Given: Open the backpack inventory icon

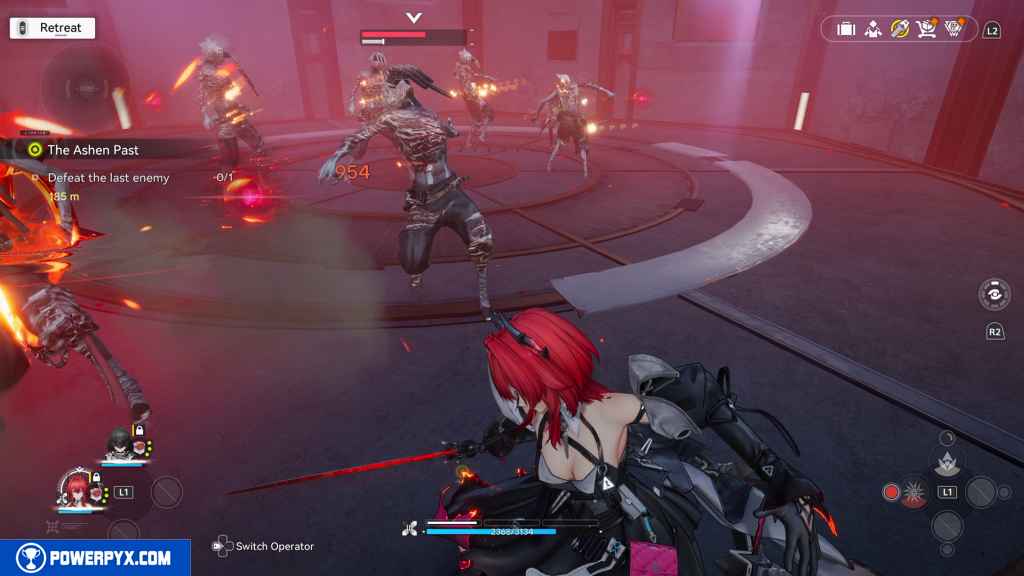Looking at the screenshot, I should coord(846,29).
